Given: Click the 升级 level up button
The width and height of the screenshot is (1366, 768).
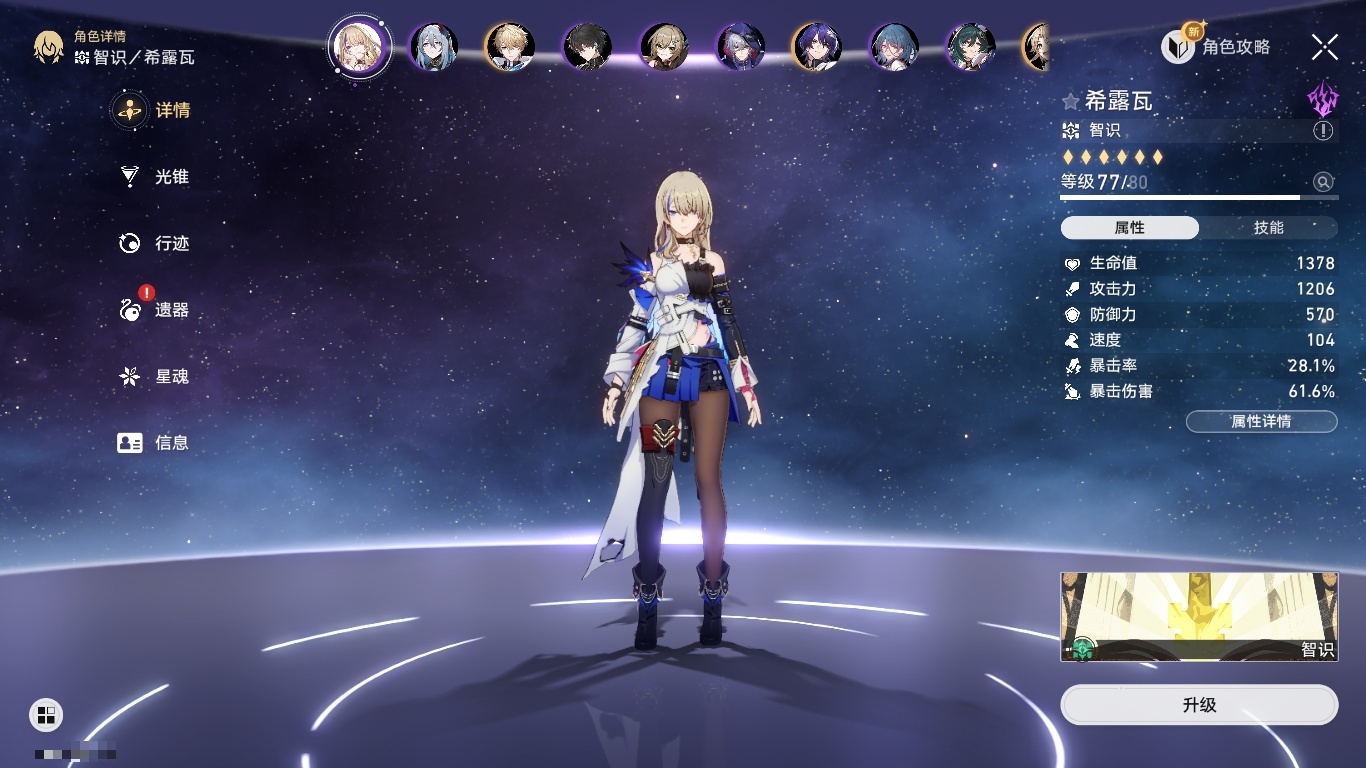Looking at the screenshot, I should [x=1199, y=705].
